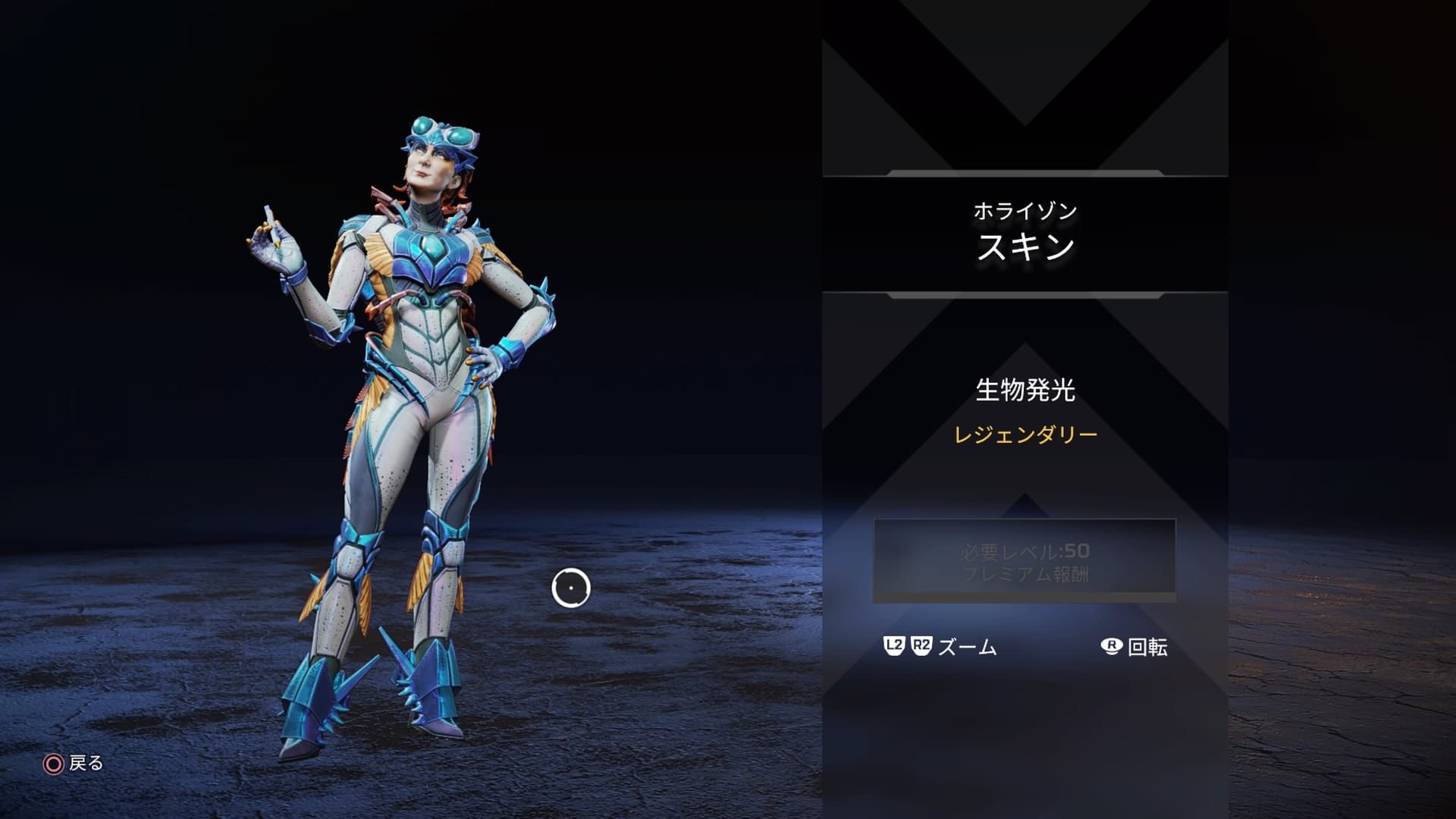Click 戻る to return

tap(86, 764)
